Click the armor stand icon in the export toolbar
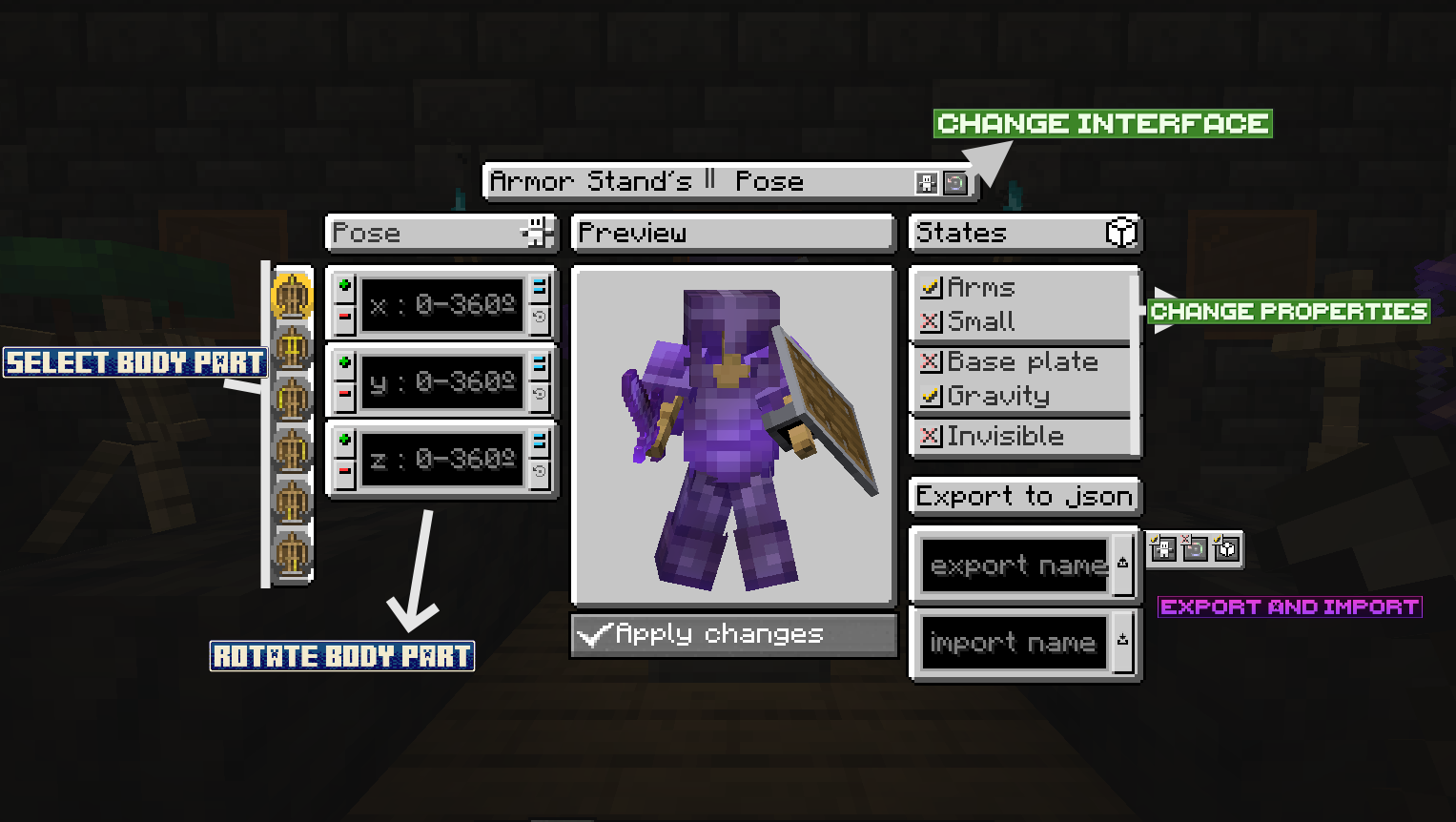 (1164, 550)
